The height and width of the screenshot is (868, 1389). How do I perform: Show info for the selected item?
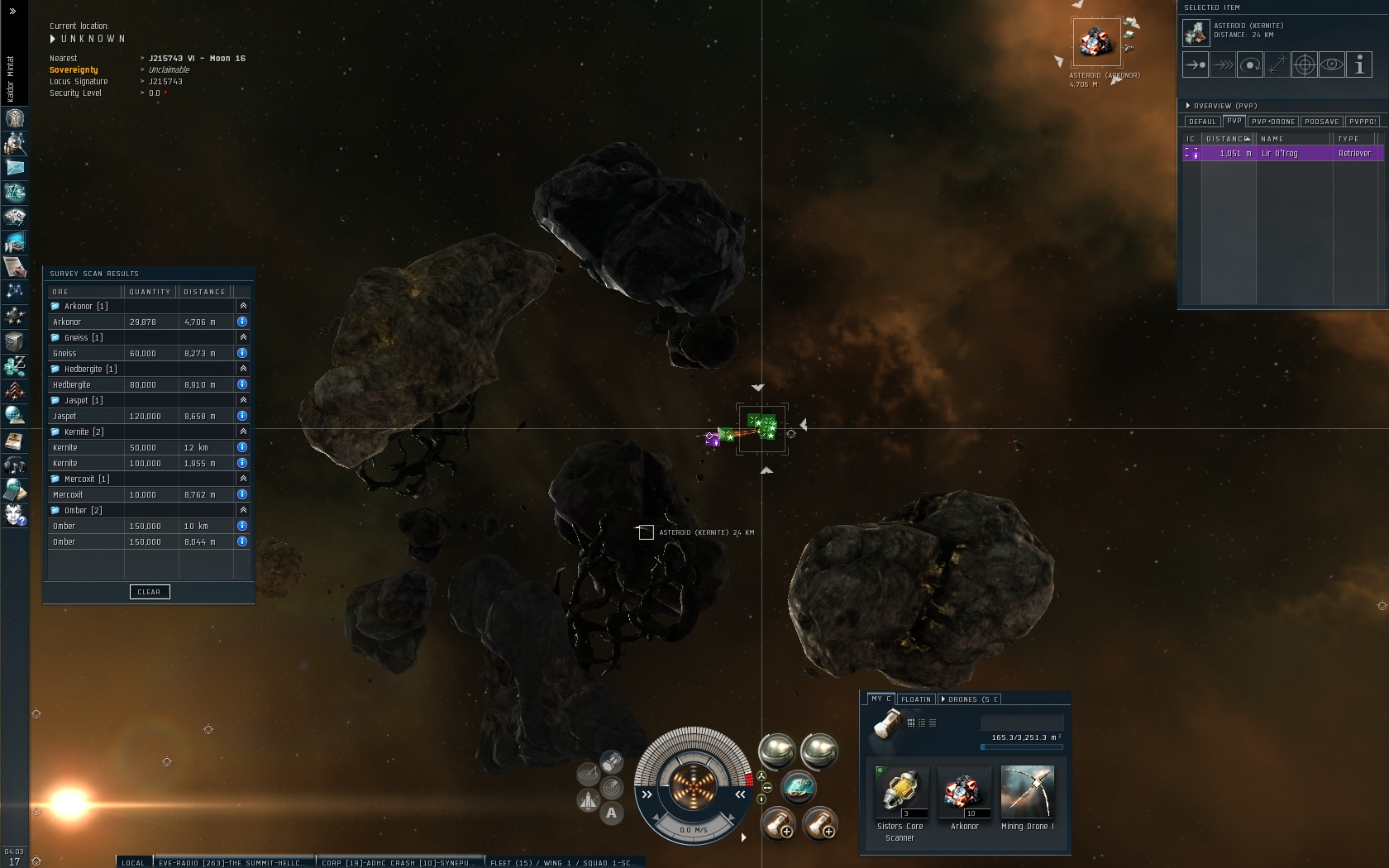[1359, 64]
